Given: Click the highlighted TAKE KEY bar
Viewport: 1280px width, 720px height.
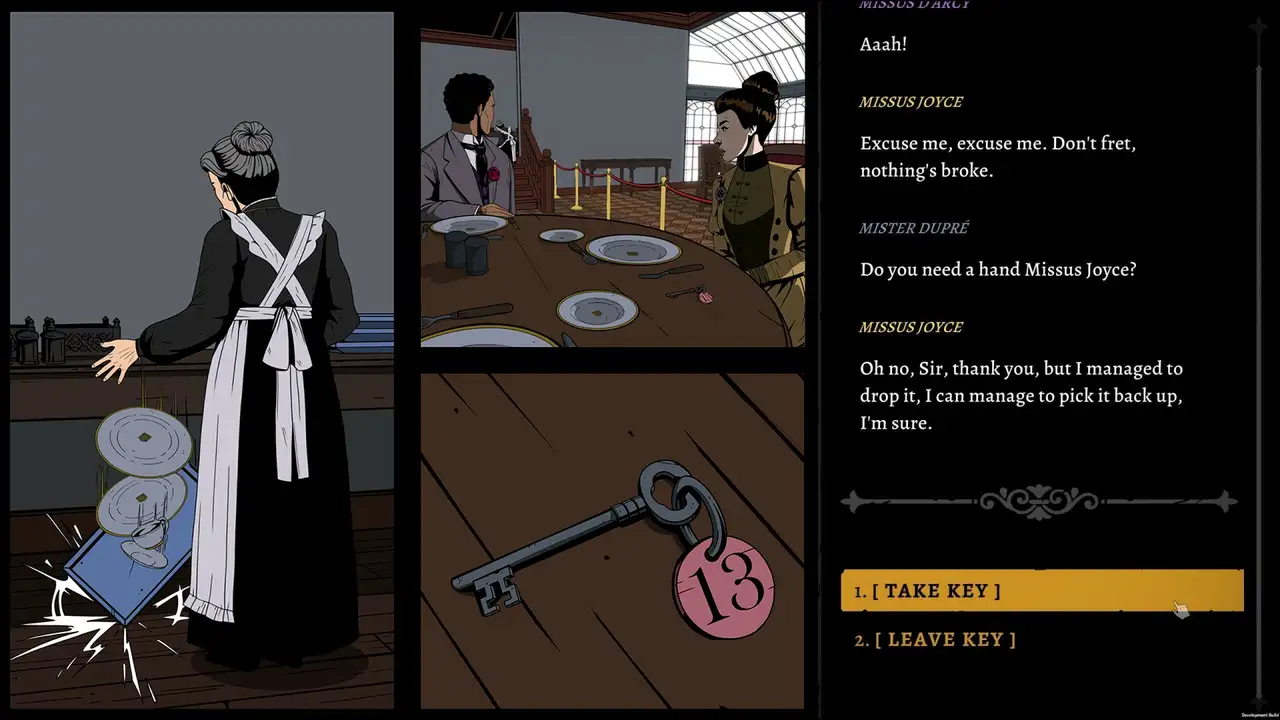Looking at the screenshot, I should (x=1040, y=590).
